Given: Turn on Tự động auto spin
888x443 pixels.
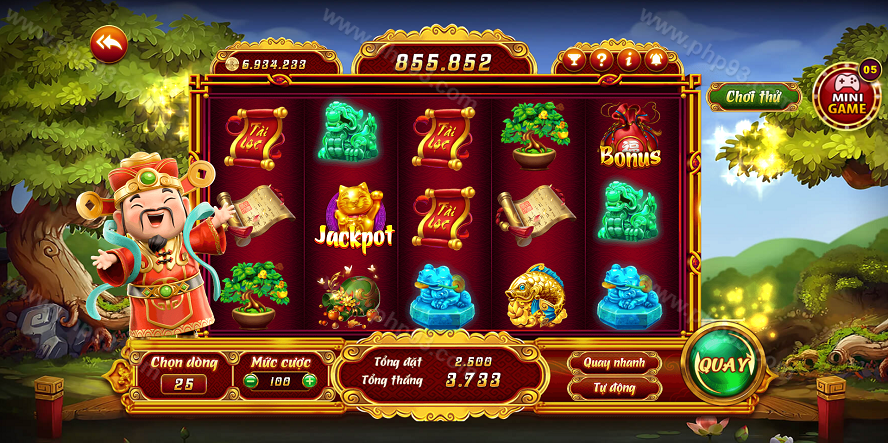Looking at the screenshot, I should point(615,386).
